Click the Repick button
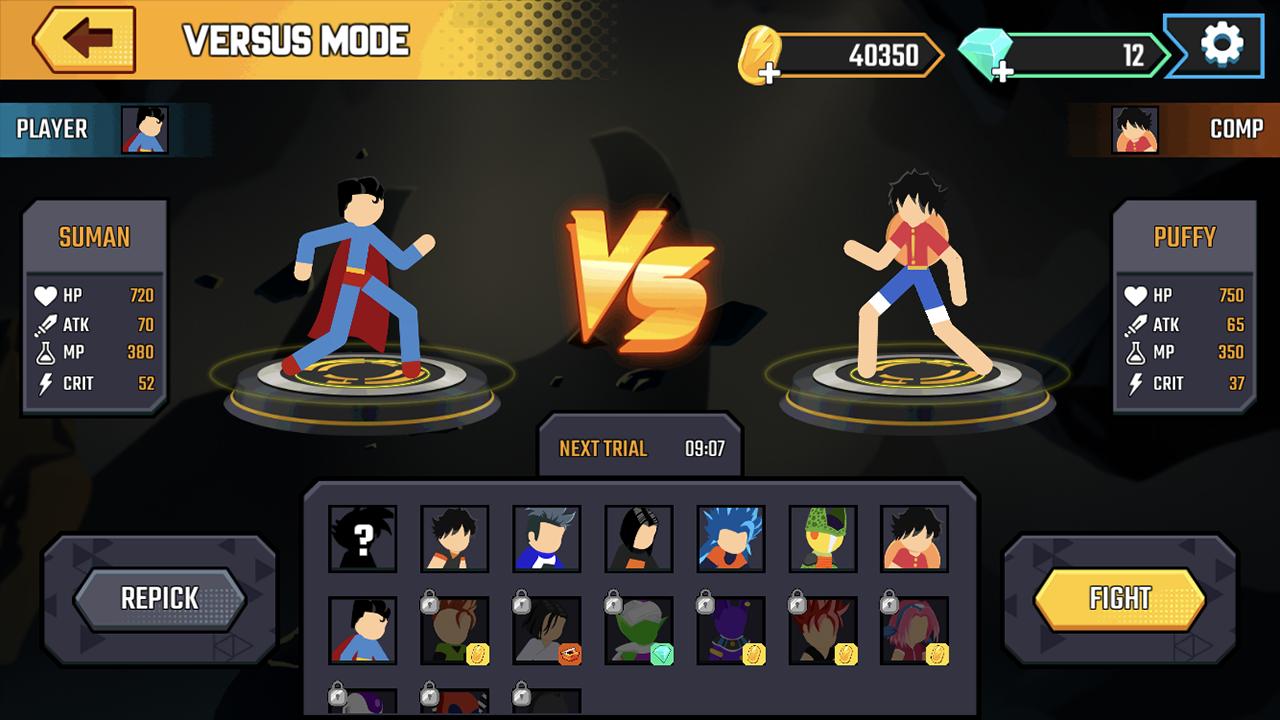 click(x=160, y=598)
